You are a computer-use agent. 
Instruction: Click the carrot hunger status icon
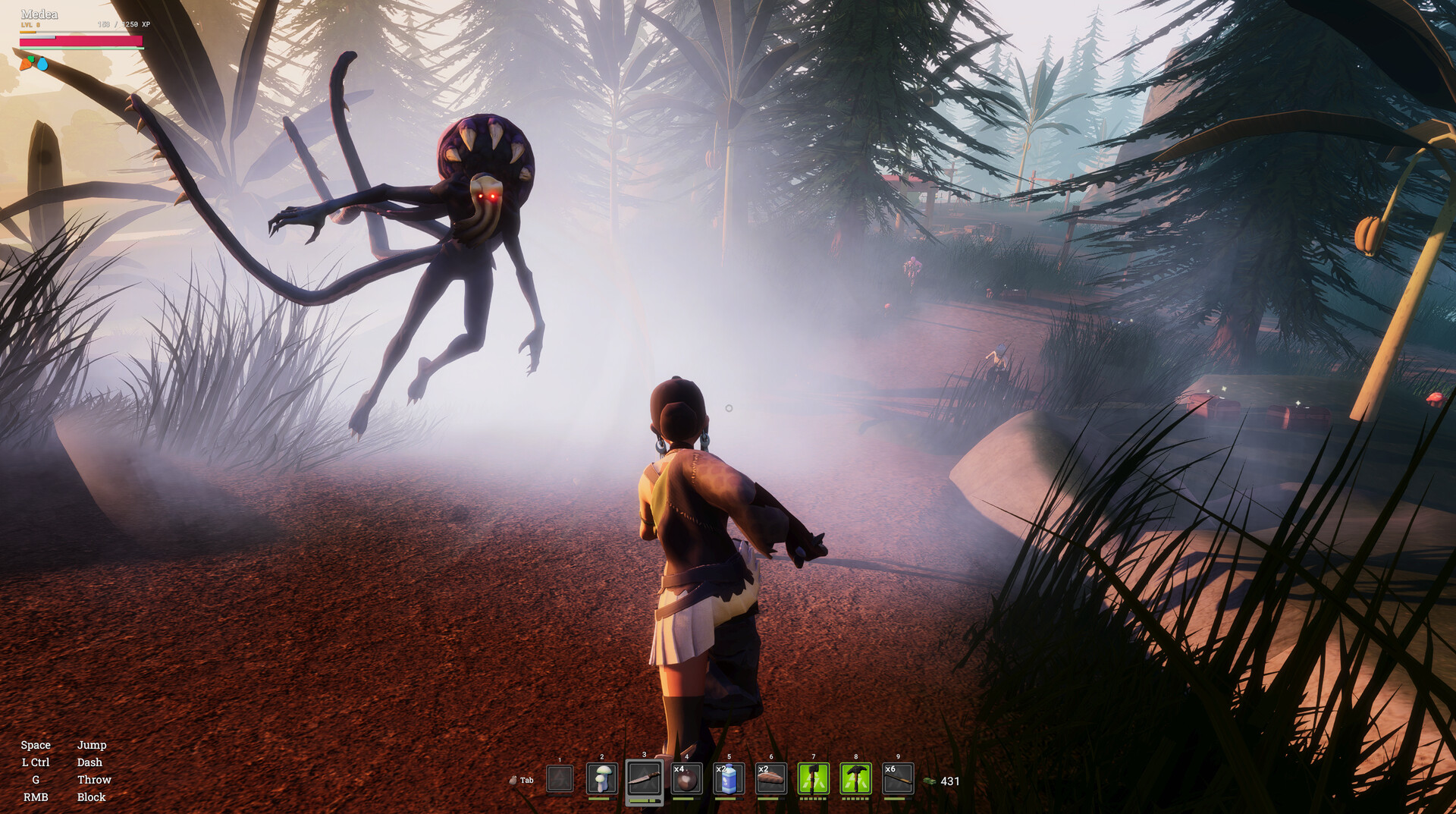pos(27,64)
